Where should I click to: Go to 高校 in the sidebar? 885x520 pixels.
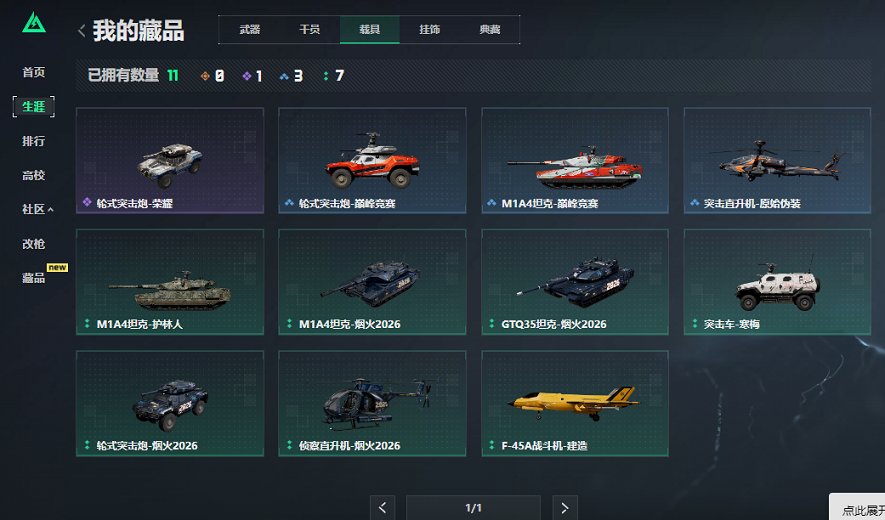pyautogui.click(x=34, y=175)
